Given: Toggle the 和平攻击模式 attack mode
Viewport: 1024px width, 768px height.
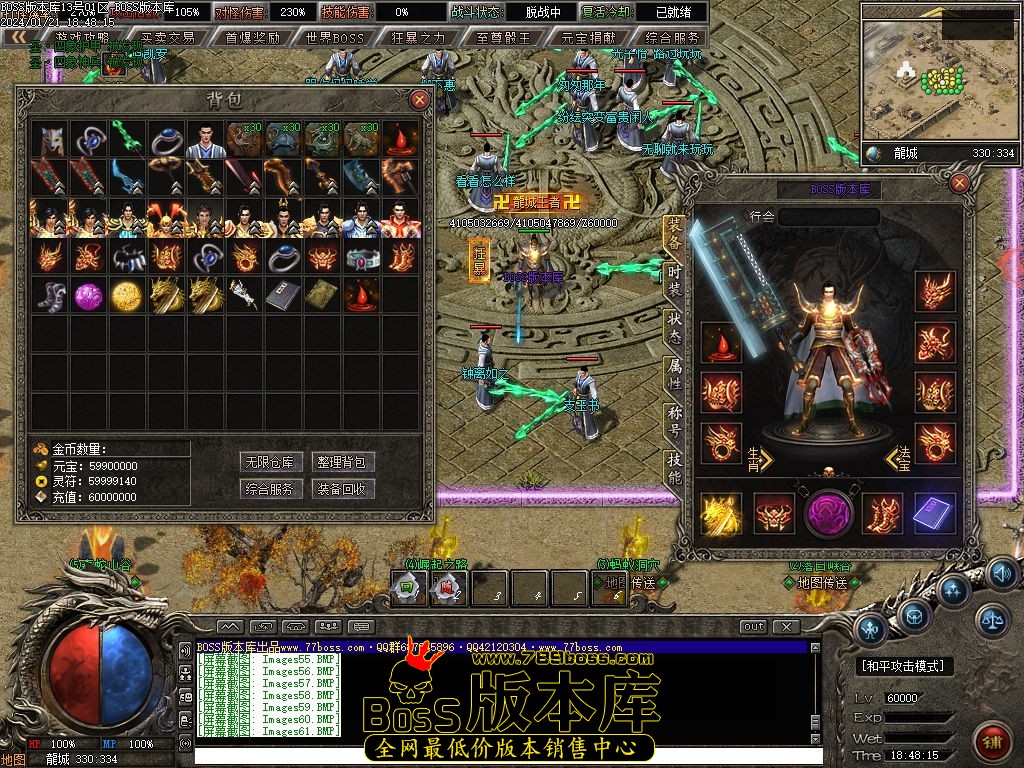Looking at the screenshot, I should click(905, 666).
